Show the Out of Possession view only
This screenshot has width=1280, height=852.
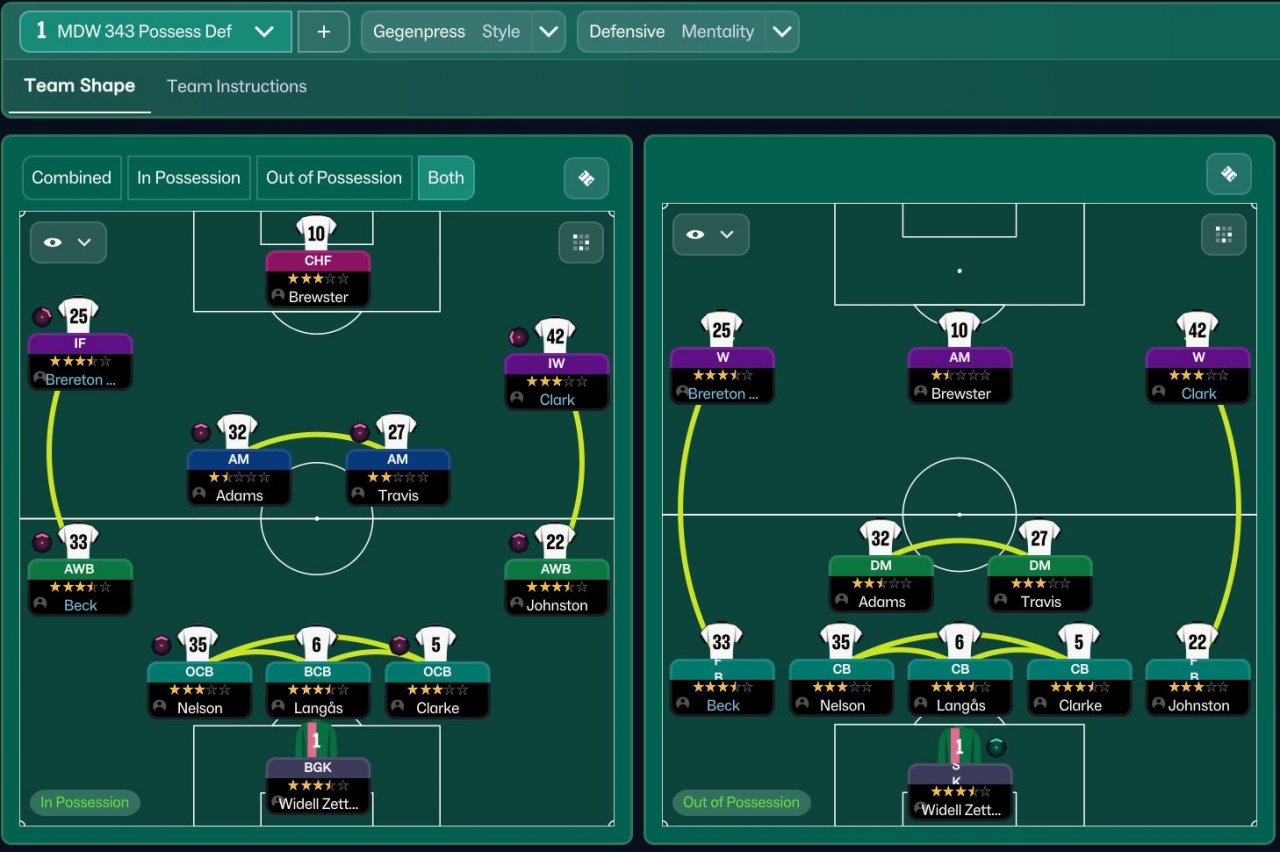pos(333,178)
